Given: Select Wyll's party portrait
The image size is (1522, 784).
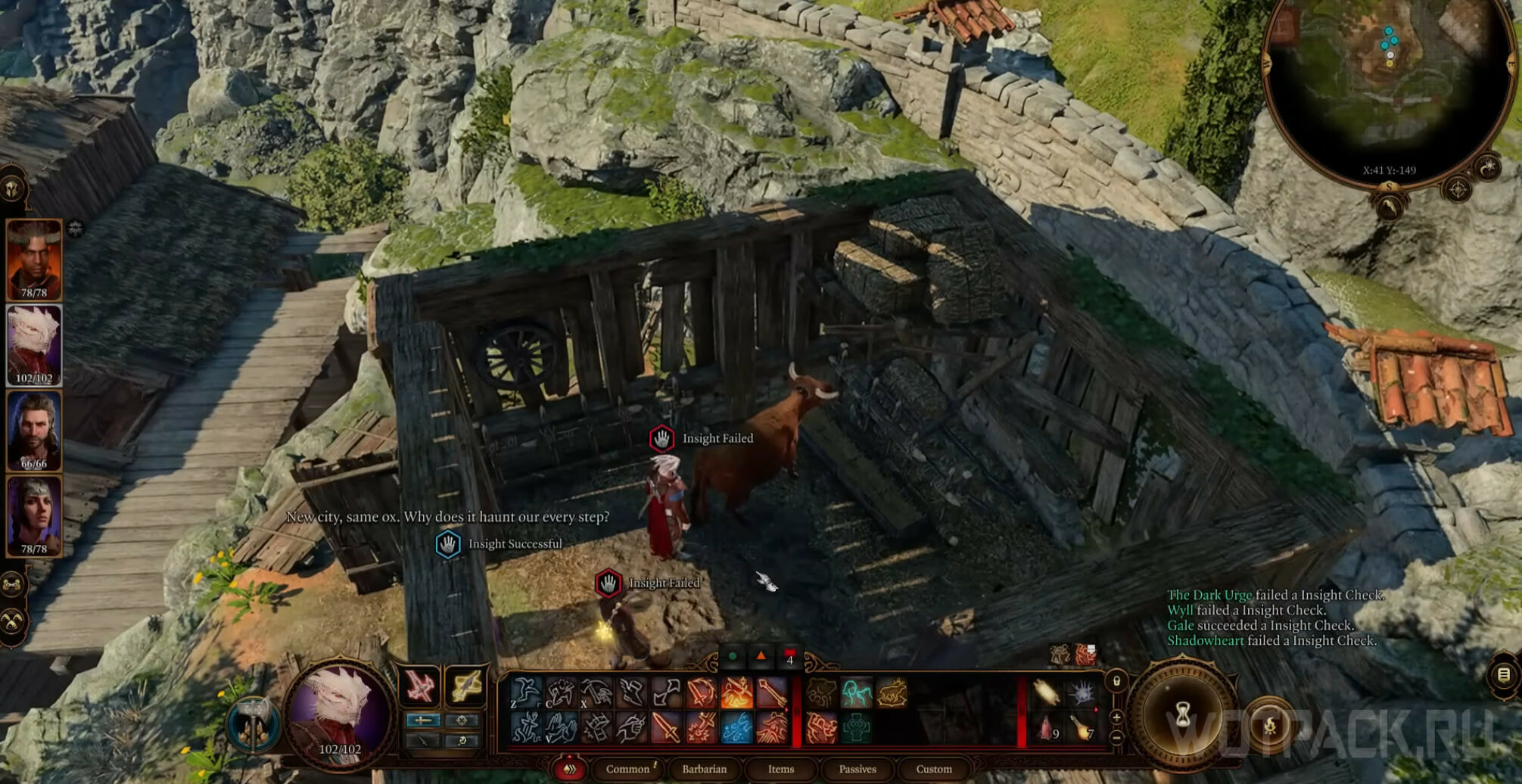Looking at the screenshot, I should pos(34,260).
